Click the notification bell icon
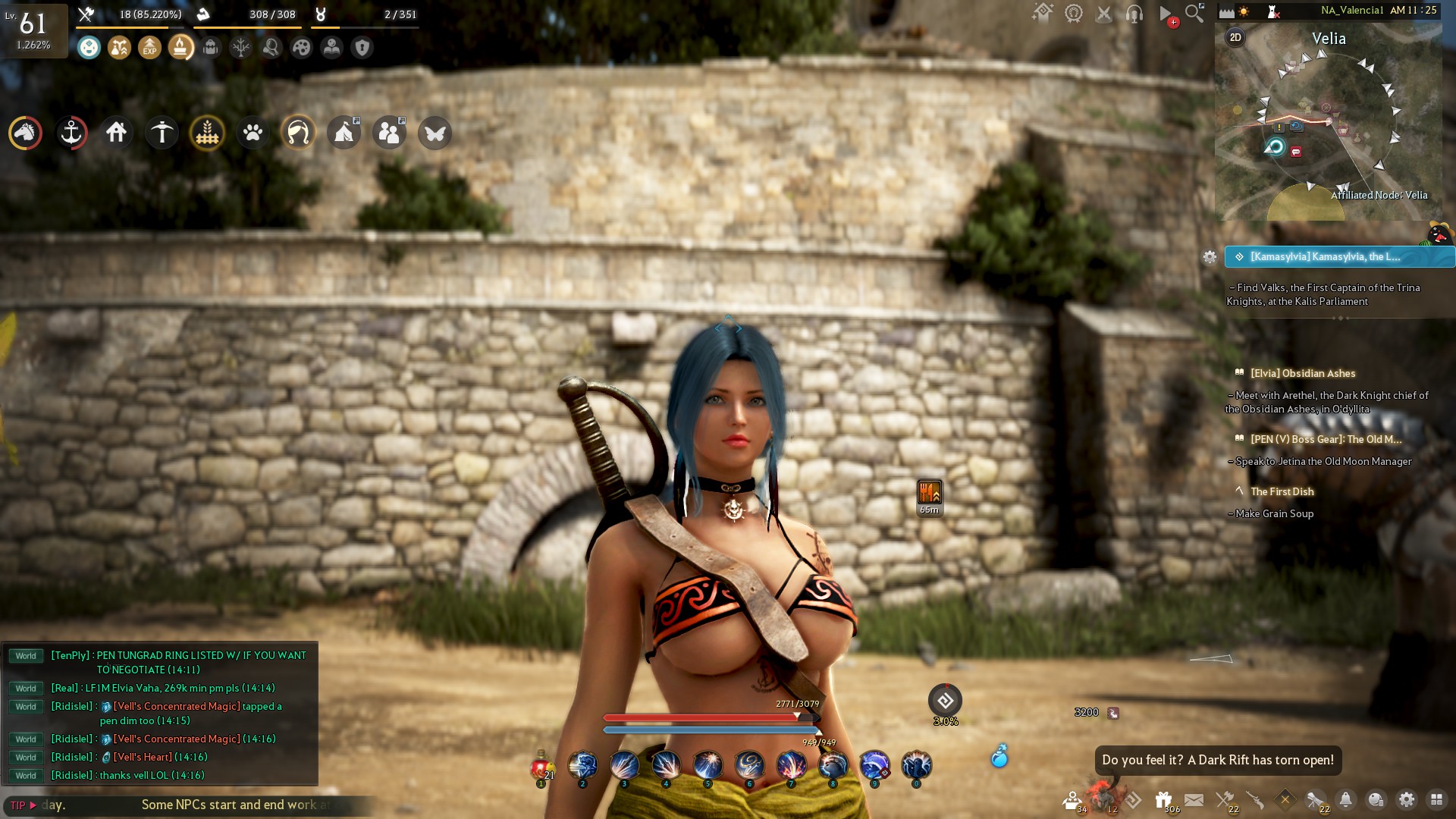1456x819 pixels. [x=1345, y=799]
